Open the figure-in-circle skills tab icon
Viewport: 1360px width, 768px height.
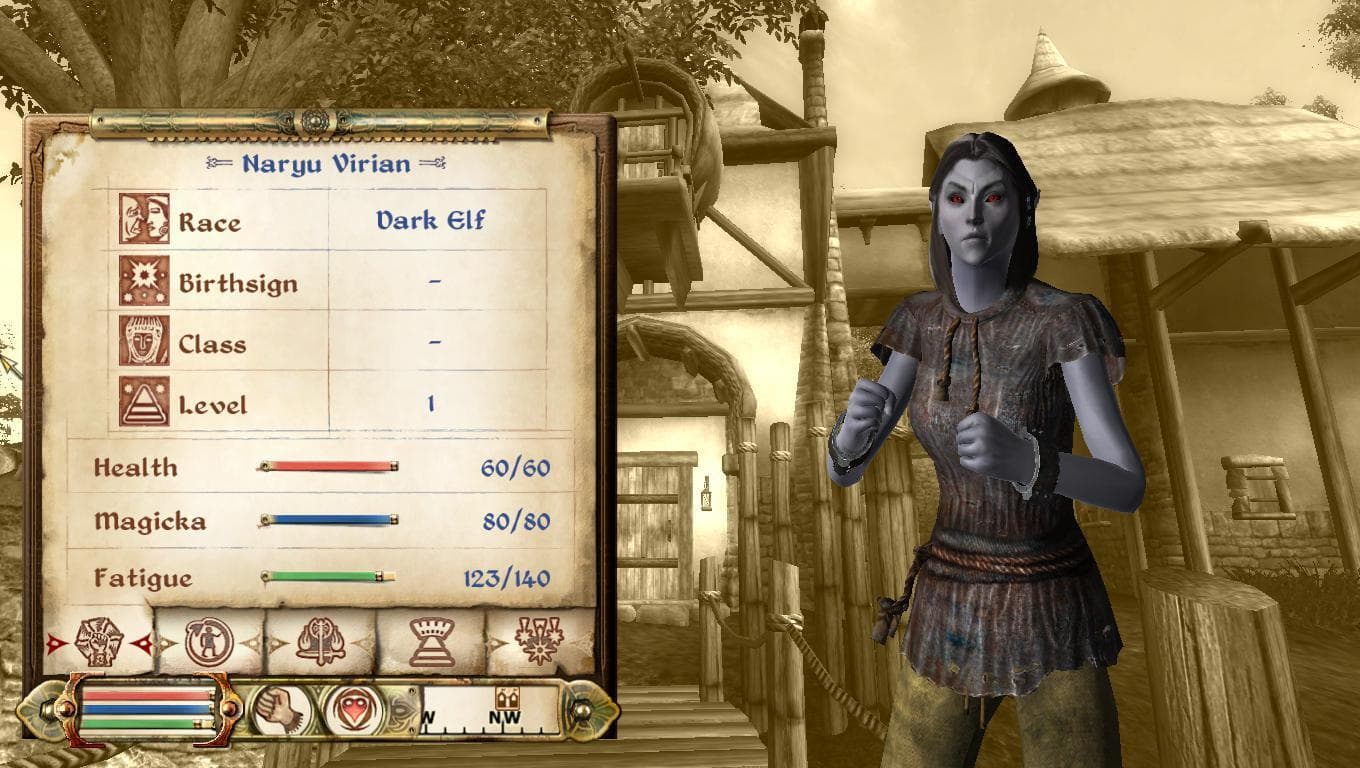click(210, 641)
